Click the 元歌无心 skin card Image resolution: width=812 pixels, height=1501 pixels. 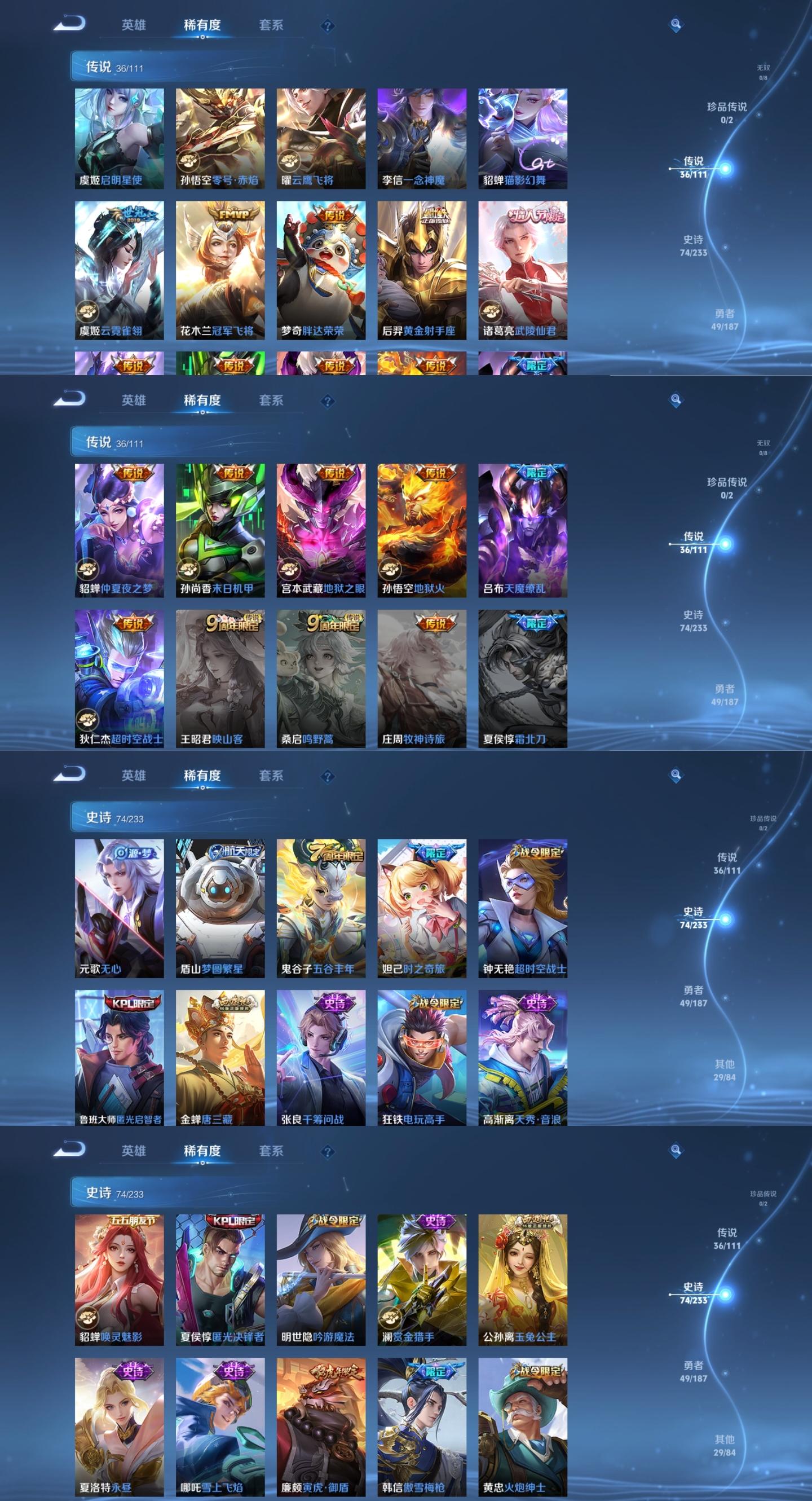point(120,908)
